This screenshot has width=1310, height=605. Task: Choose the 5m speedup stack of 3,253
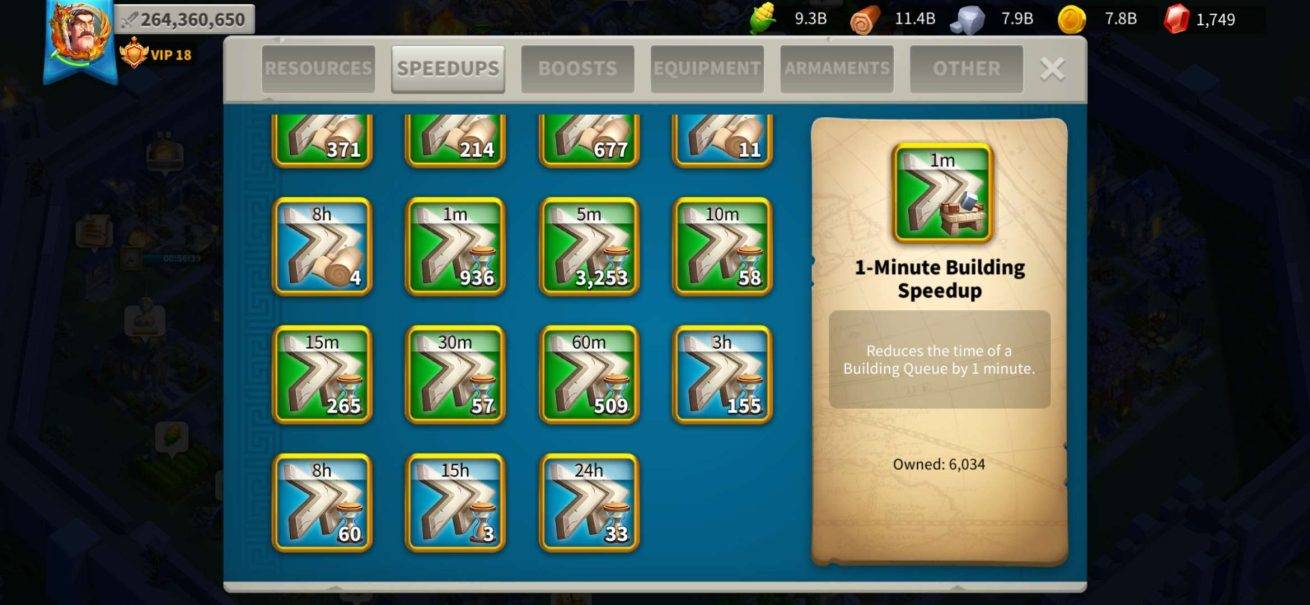point(589,246)
